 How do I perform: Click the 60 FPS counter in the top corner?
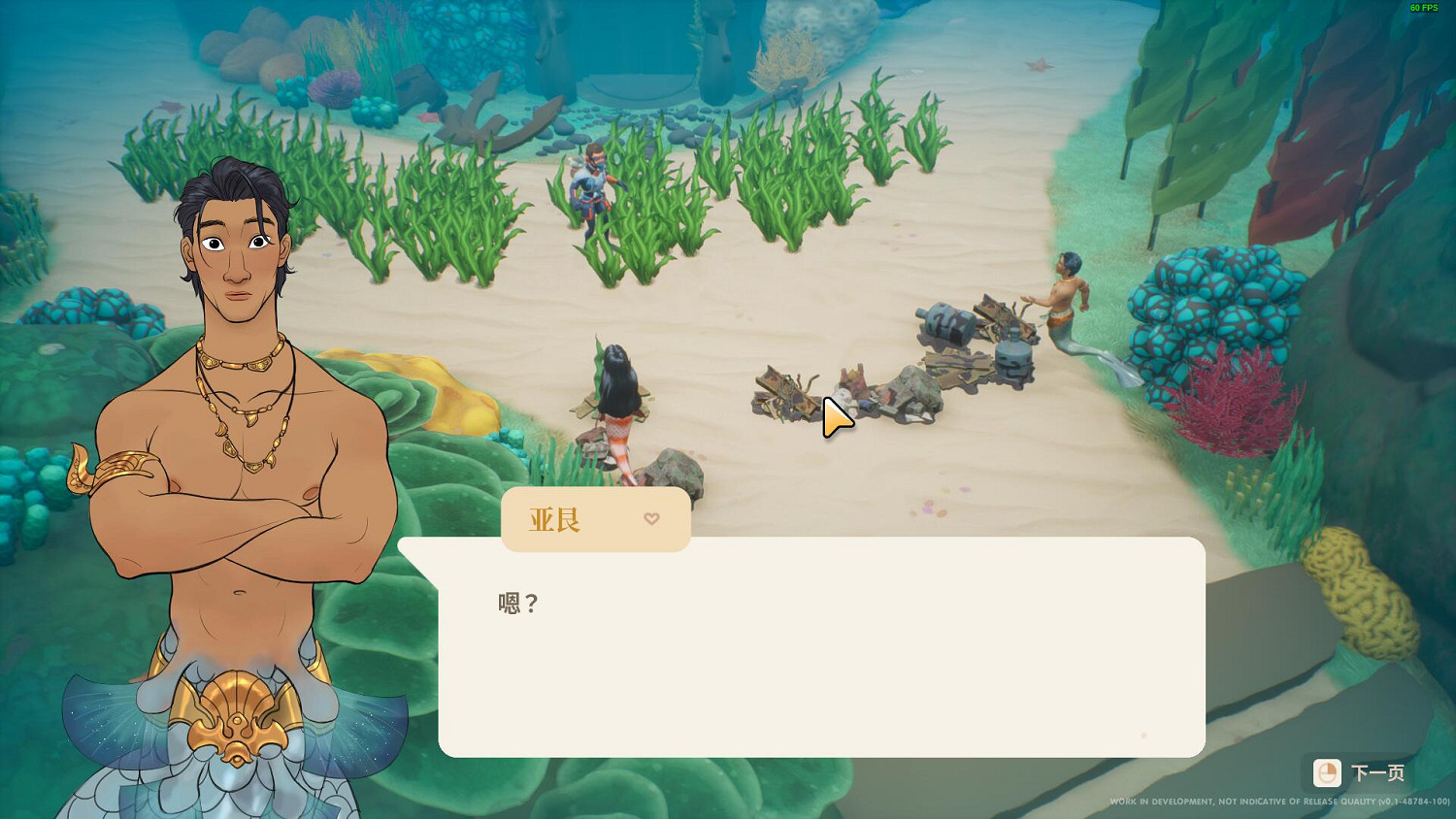click(x=1425, y=8)
